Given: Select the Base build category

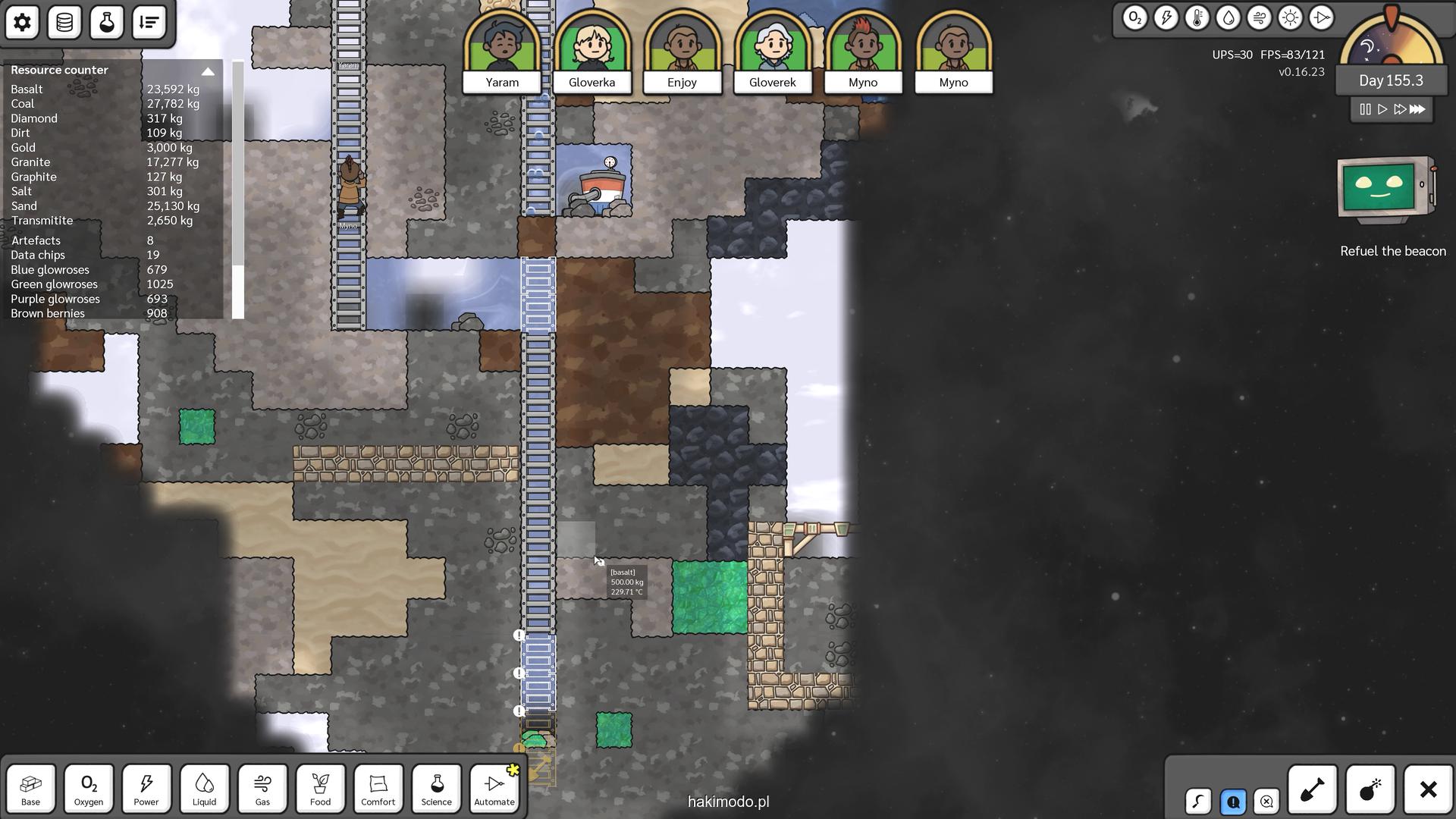Looking at the screenshot, I should [31, 789].
